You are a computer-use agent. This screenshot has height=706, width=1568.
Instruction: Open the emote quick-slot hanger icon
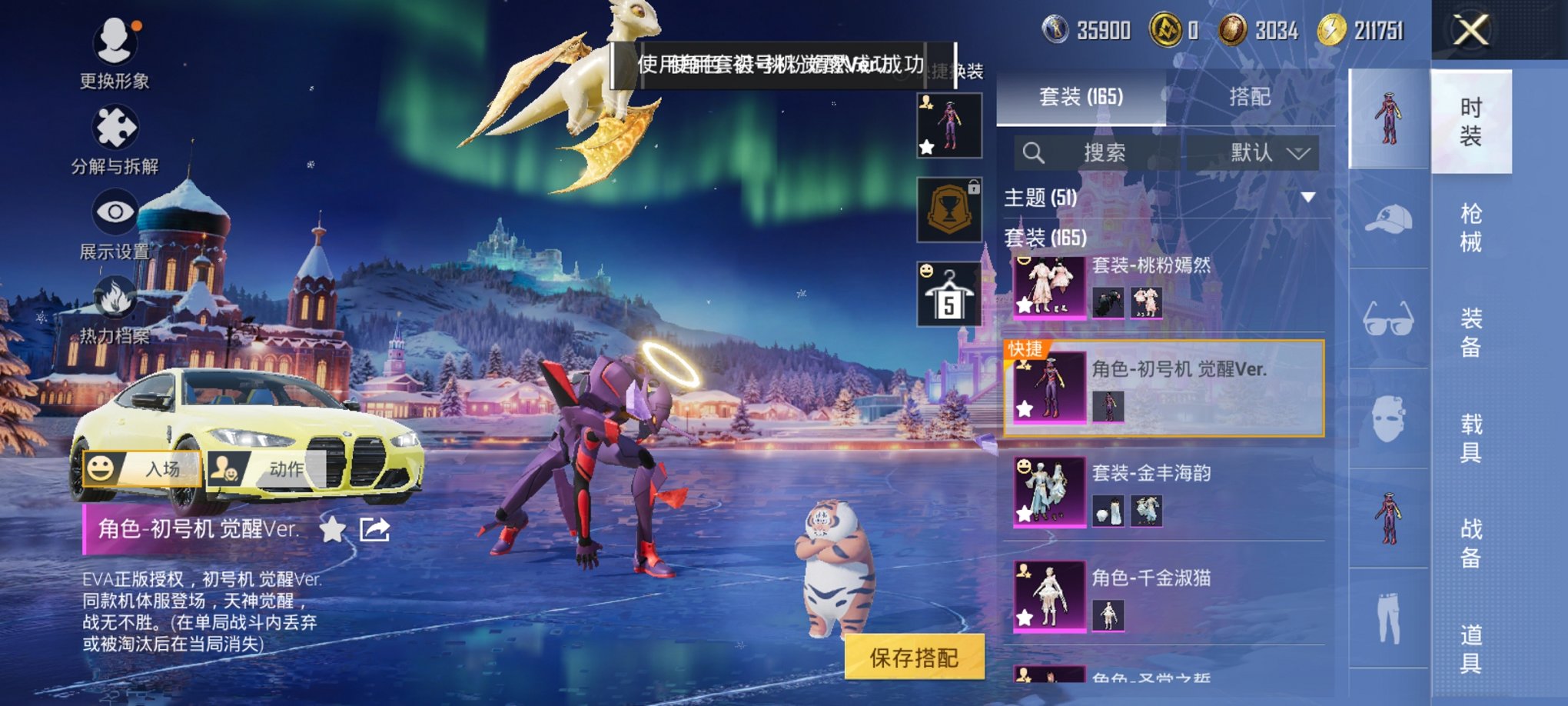point(951,295)
